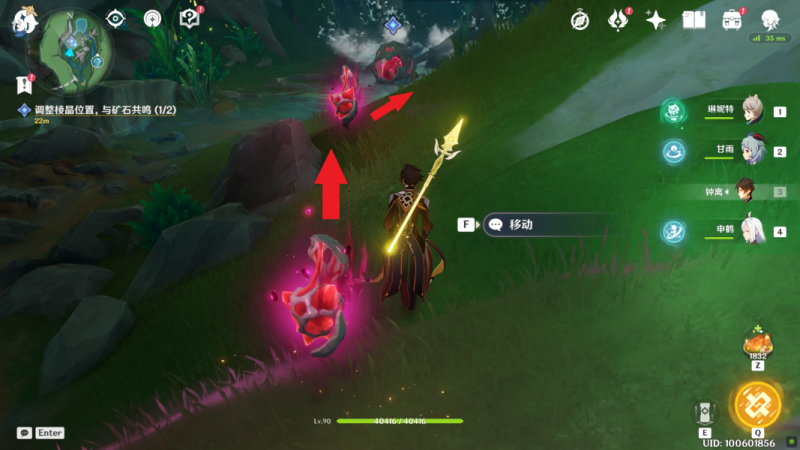Use the roast chicken food item
The width and height of the screenshot is (800, 450).
[x=755, y=344]
